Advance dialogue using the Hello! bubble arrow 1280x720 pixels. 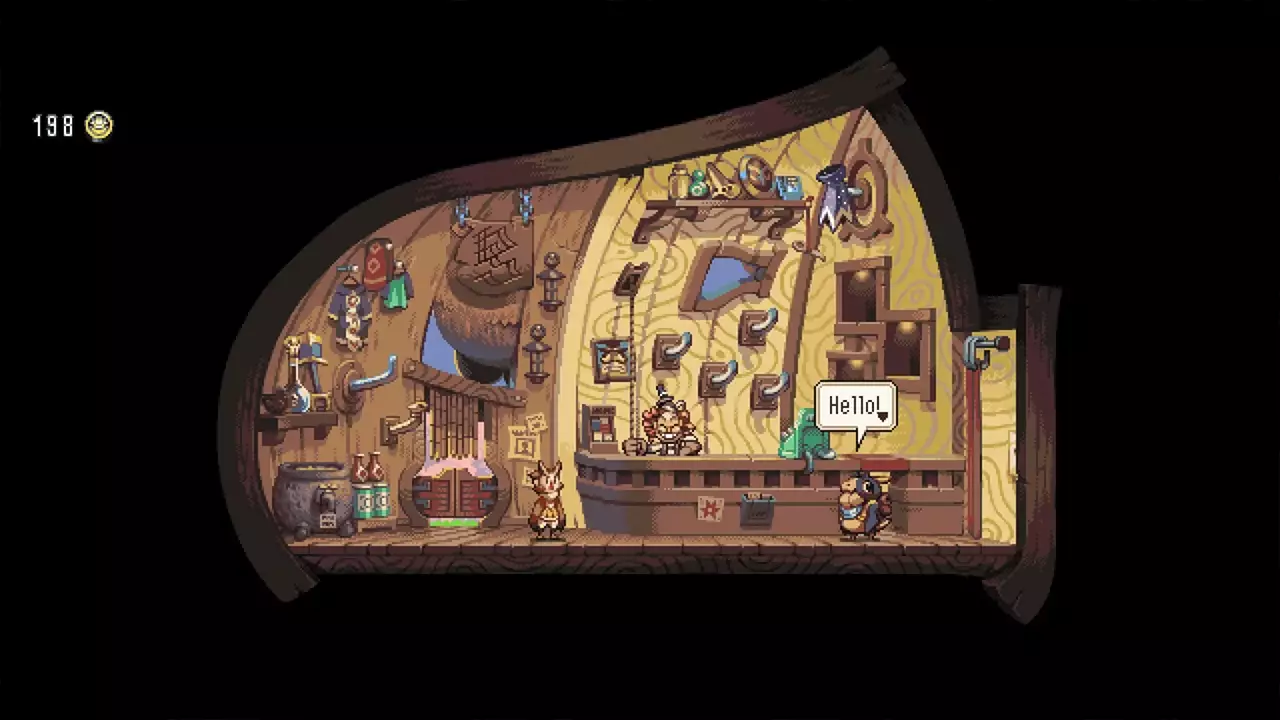tap(883, 413)
